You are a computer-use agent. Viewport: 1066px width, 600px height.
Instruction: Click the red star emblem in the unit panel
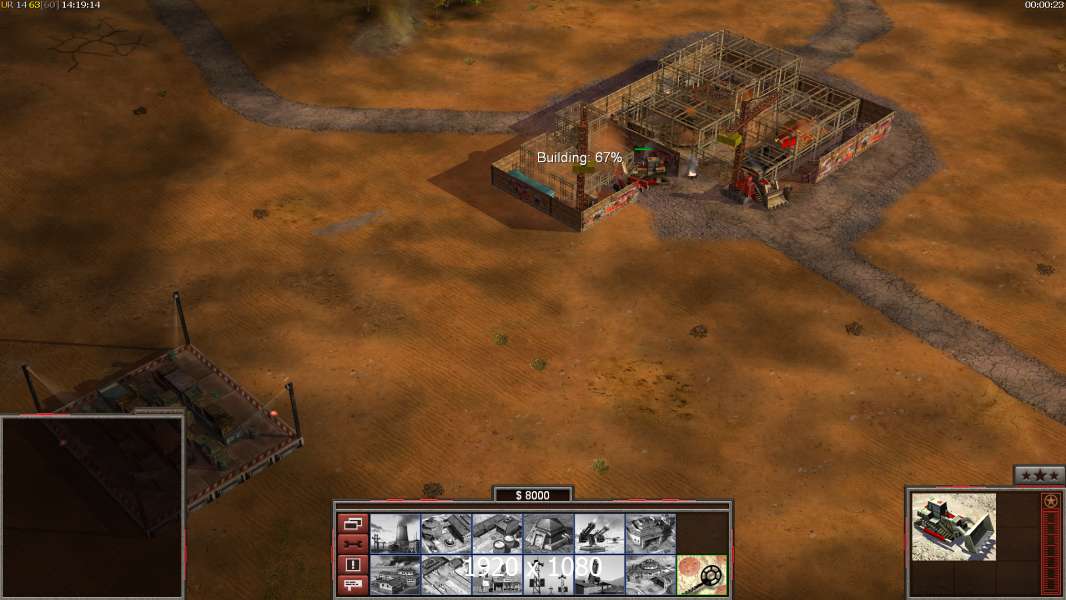tap(1050, 501)
